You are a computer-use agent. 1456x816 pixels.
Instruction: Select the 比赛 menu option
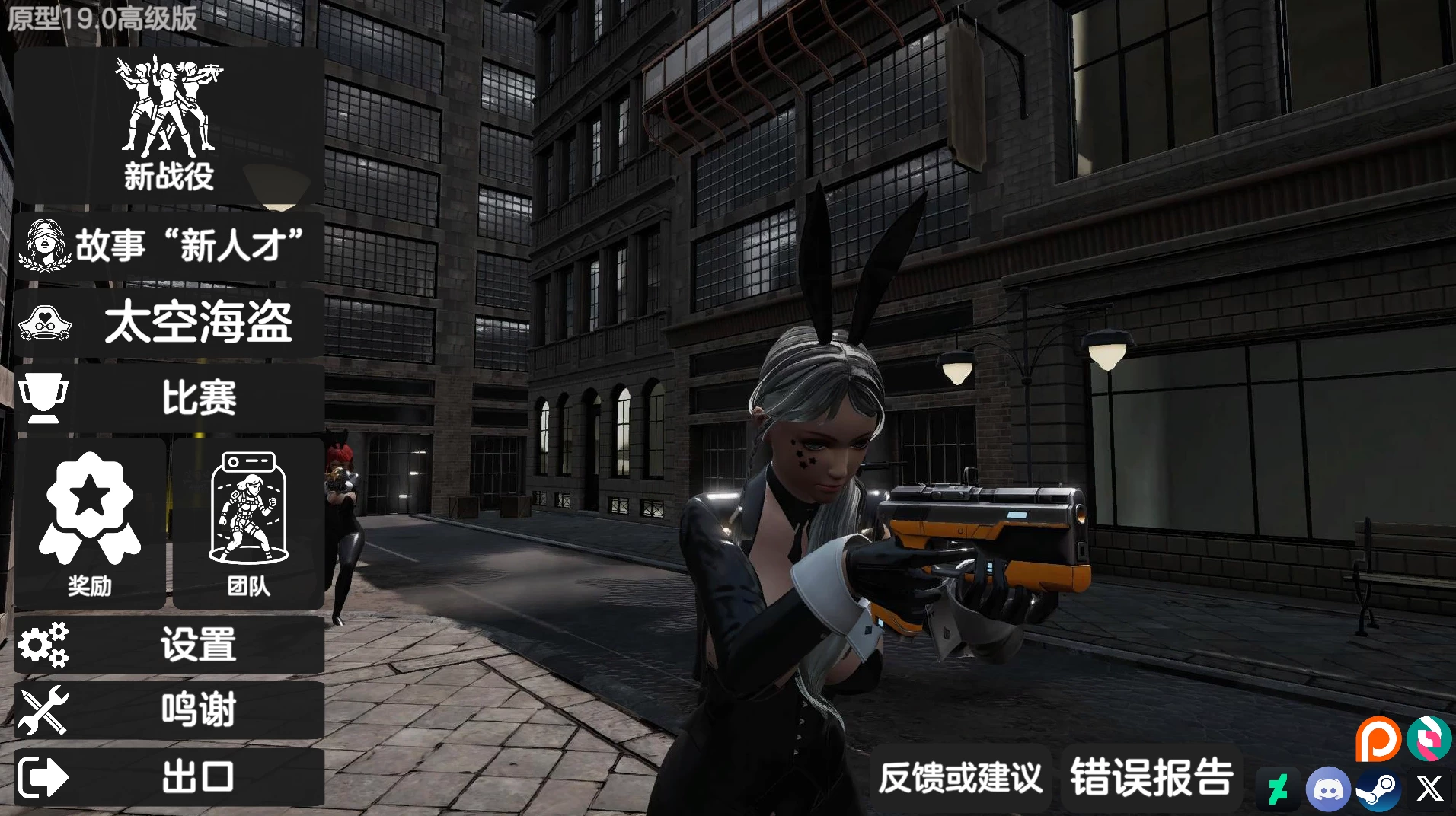pos(200,397)
